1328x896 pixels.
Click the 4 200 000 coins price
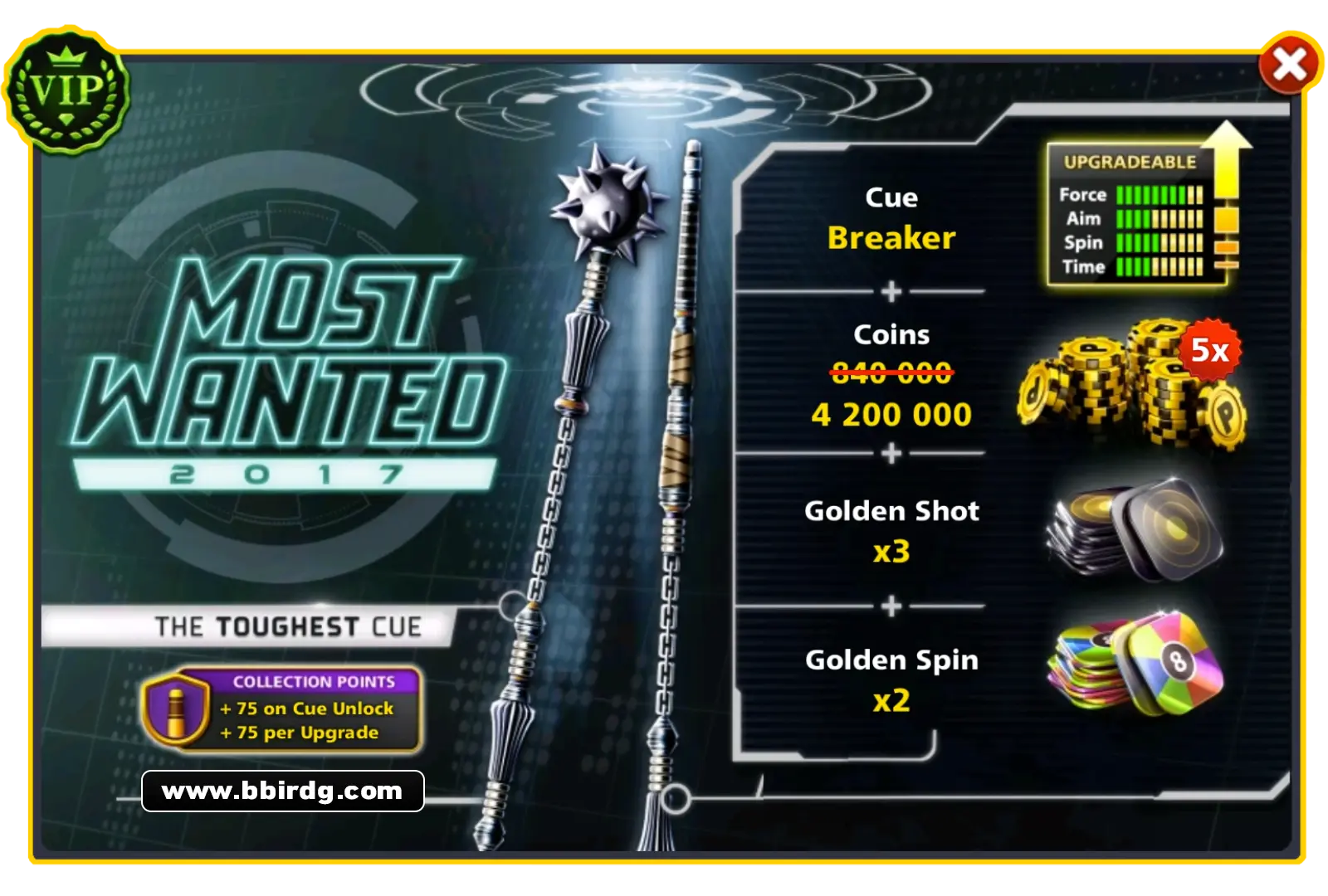[x=890, y=414]
